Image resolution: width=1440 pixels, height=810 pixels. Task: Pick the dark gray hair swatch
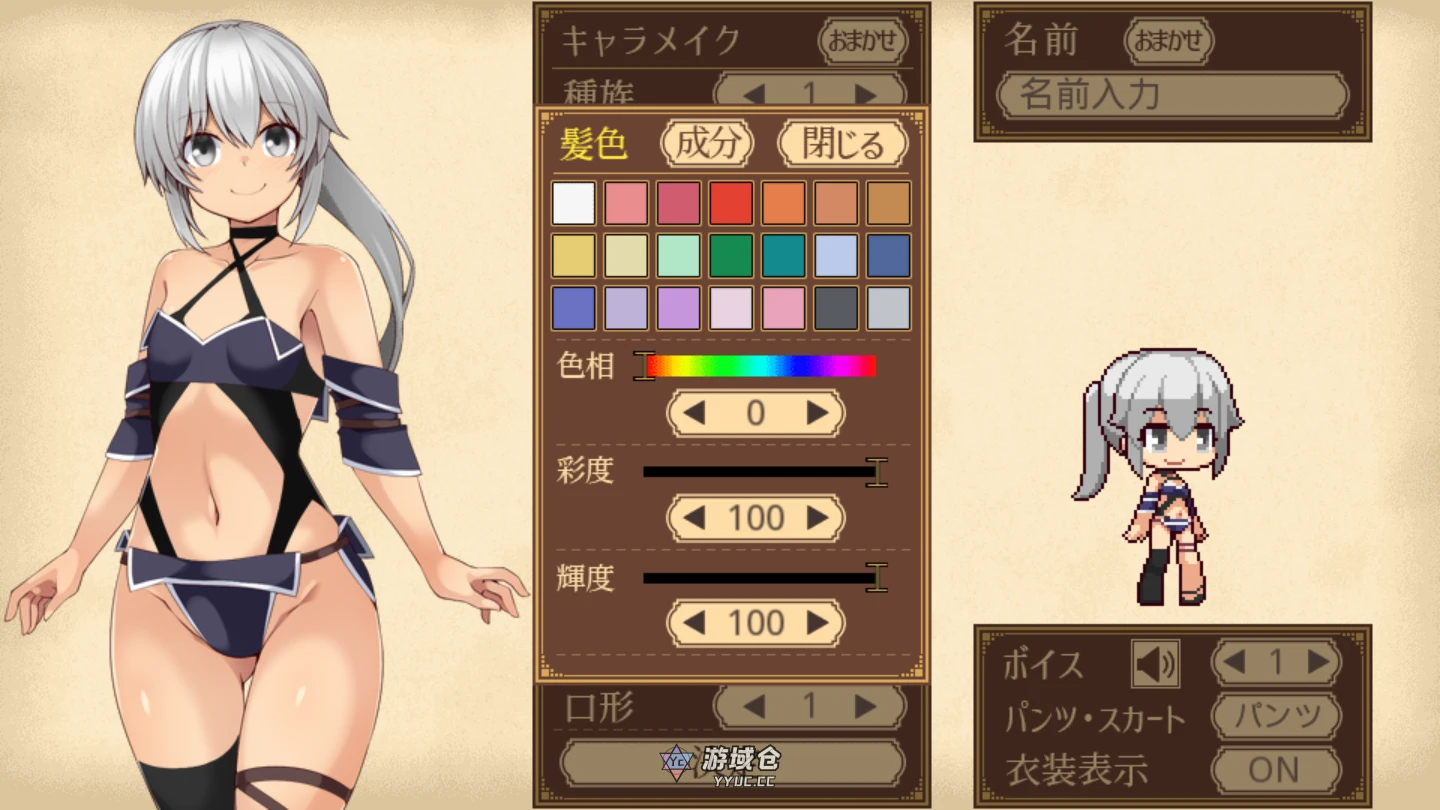click(836, 308)
